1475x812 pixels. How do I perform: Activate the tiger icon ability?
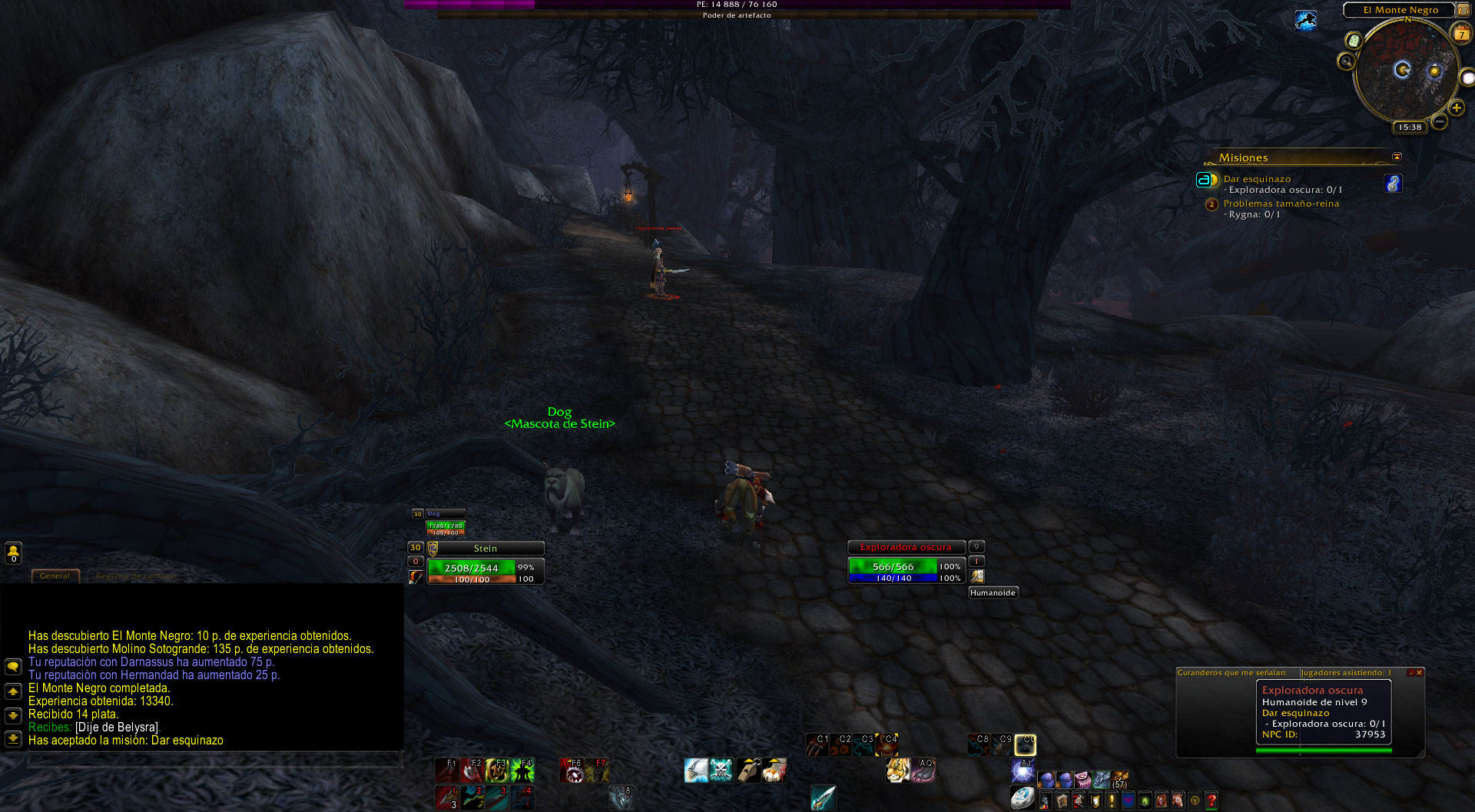pyautogui.click(x=897, y=770)
